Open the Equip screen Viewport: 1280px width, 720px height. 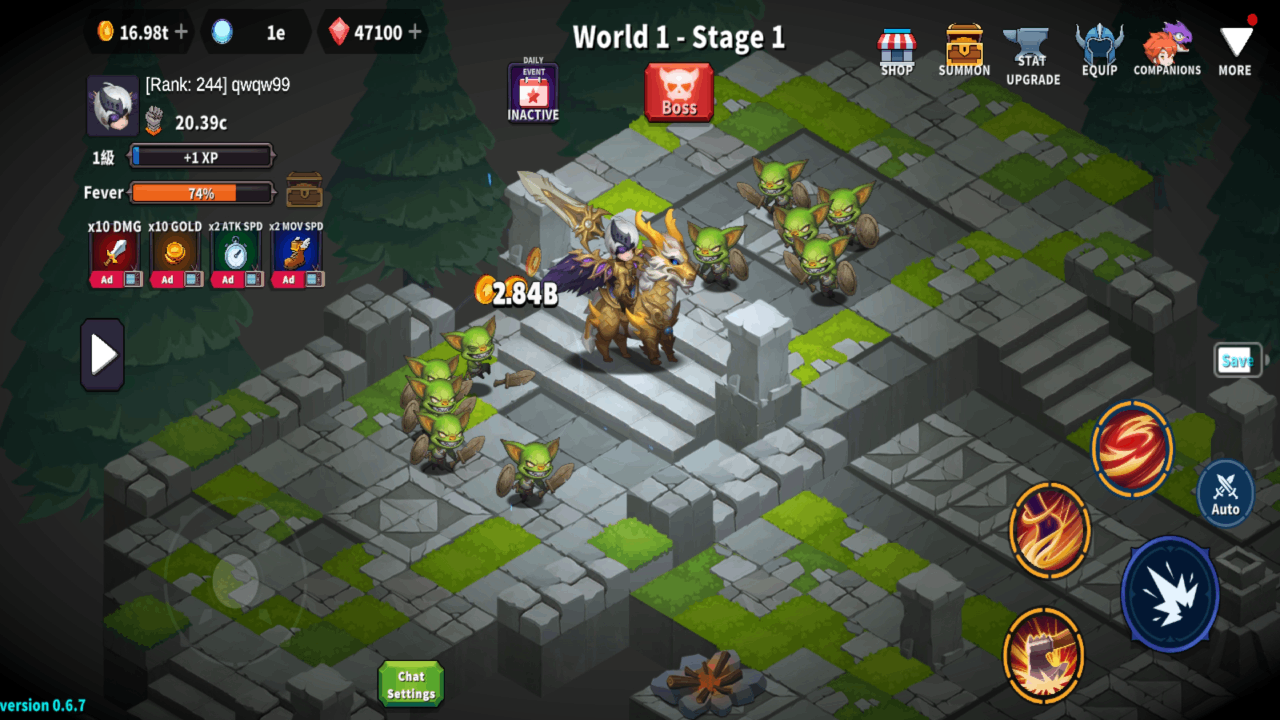click(x=1099, y=48)
